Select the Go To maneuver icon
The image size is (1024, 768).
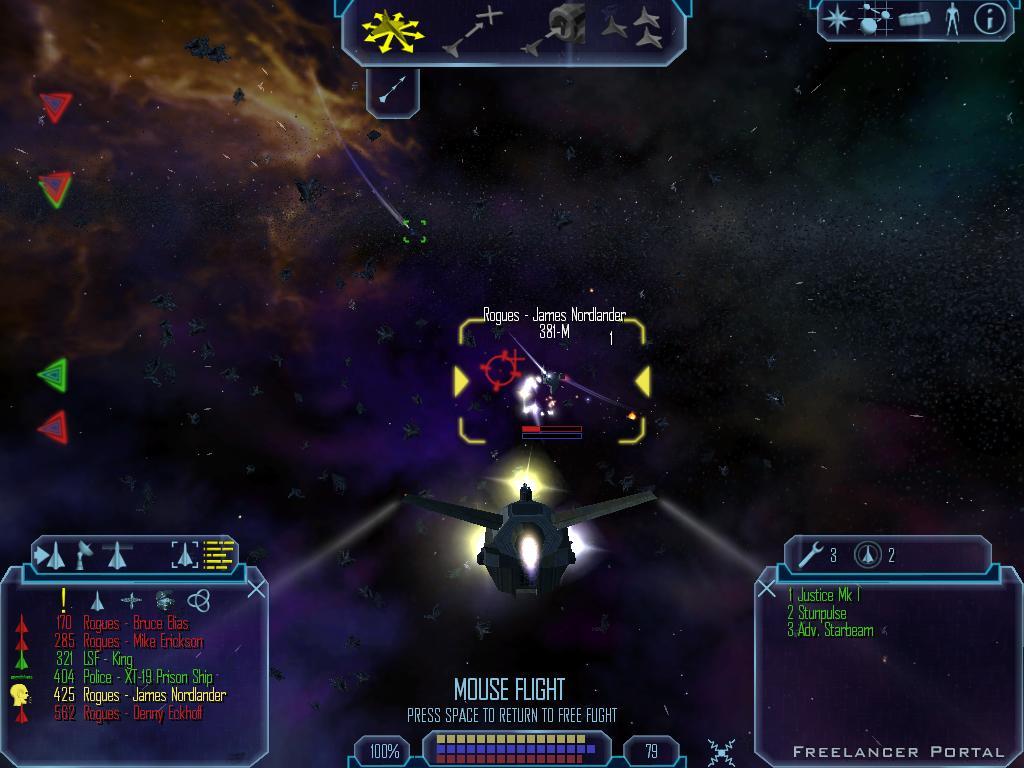click(472, 30)
